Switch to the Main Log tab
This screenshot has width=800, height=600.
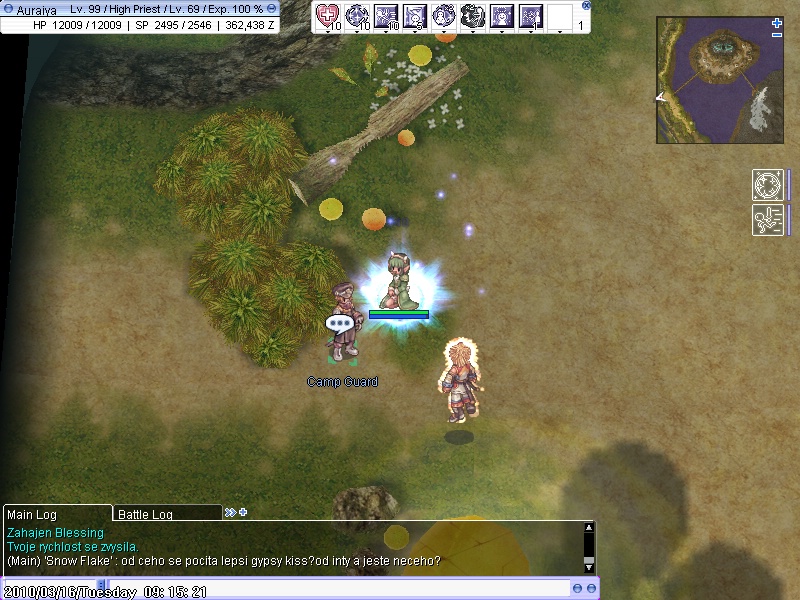[x=56, y=513]
